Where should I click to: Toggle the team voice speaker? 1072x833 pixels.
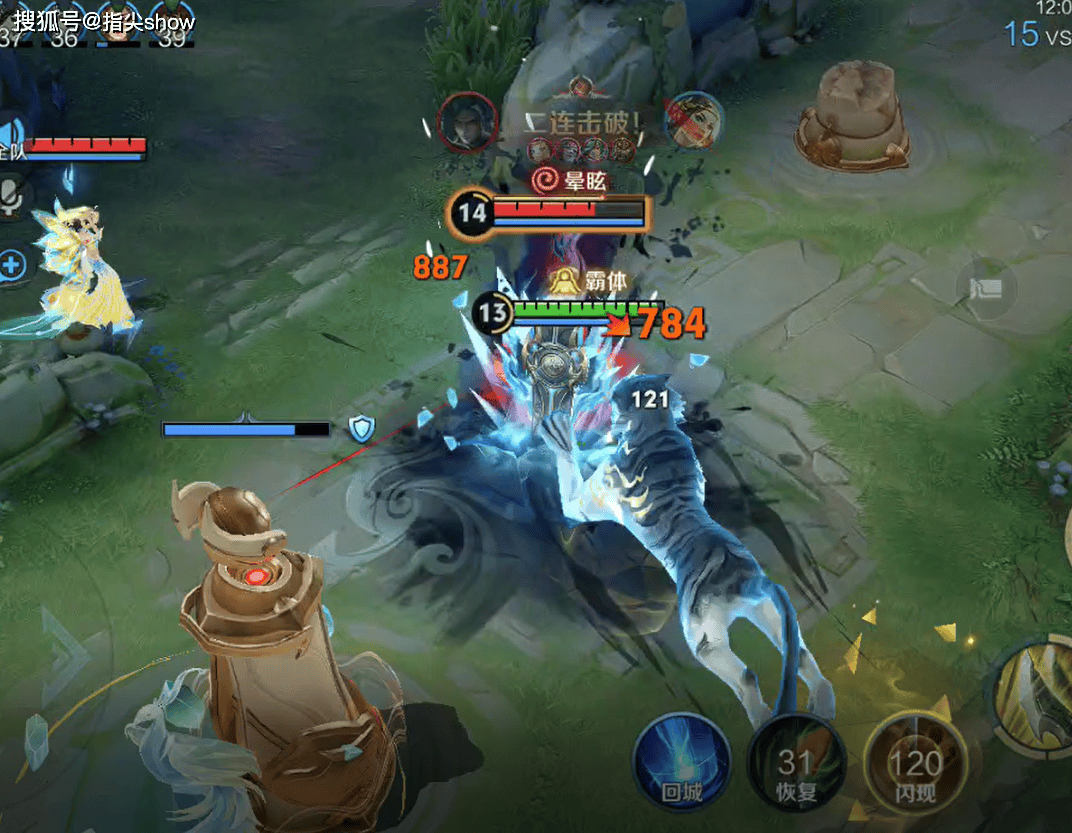tap(12, 137)
